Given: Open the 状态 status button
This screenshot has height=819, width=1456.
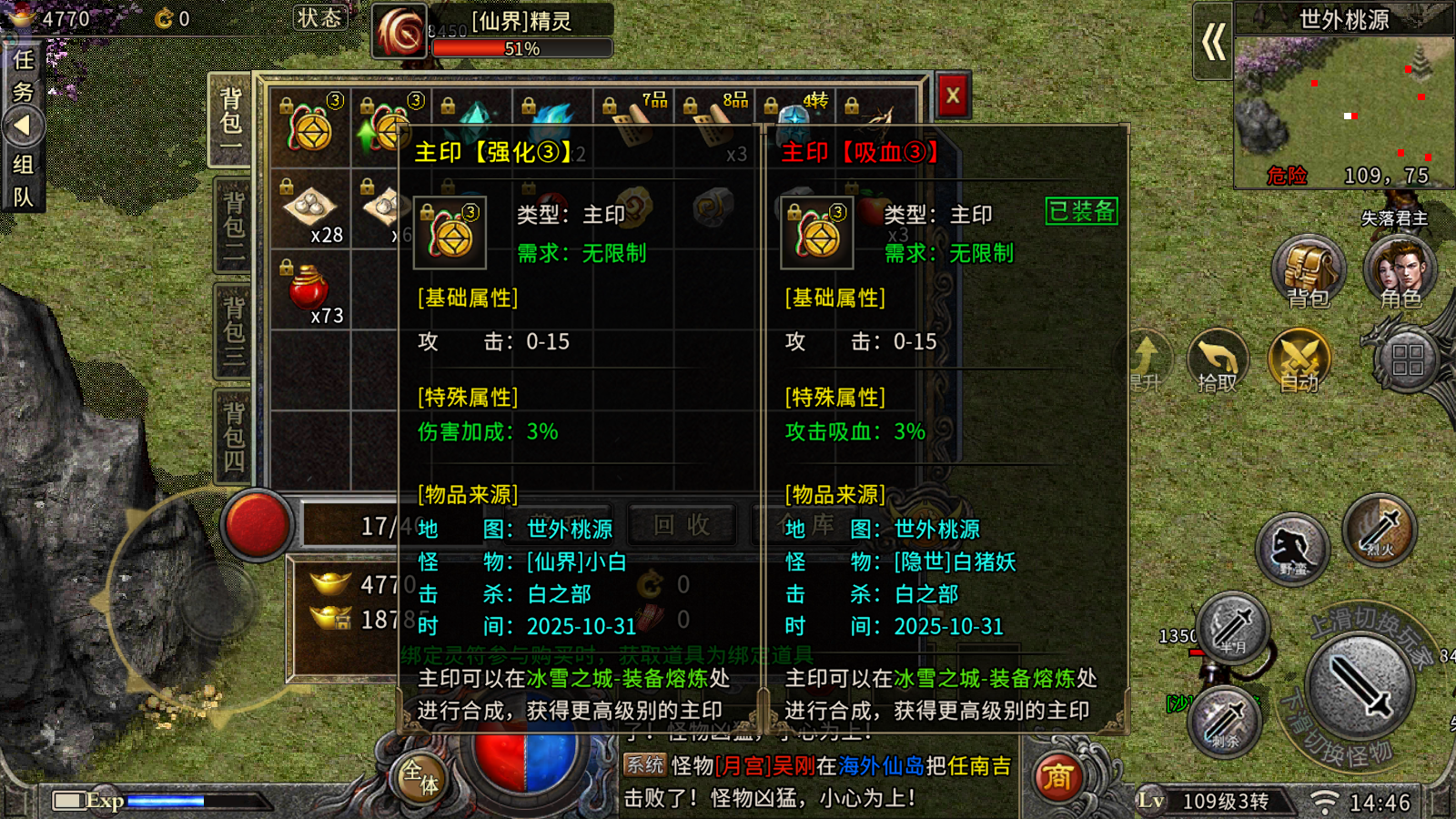Looking at the screenshot, I should [319, 18].
